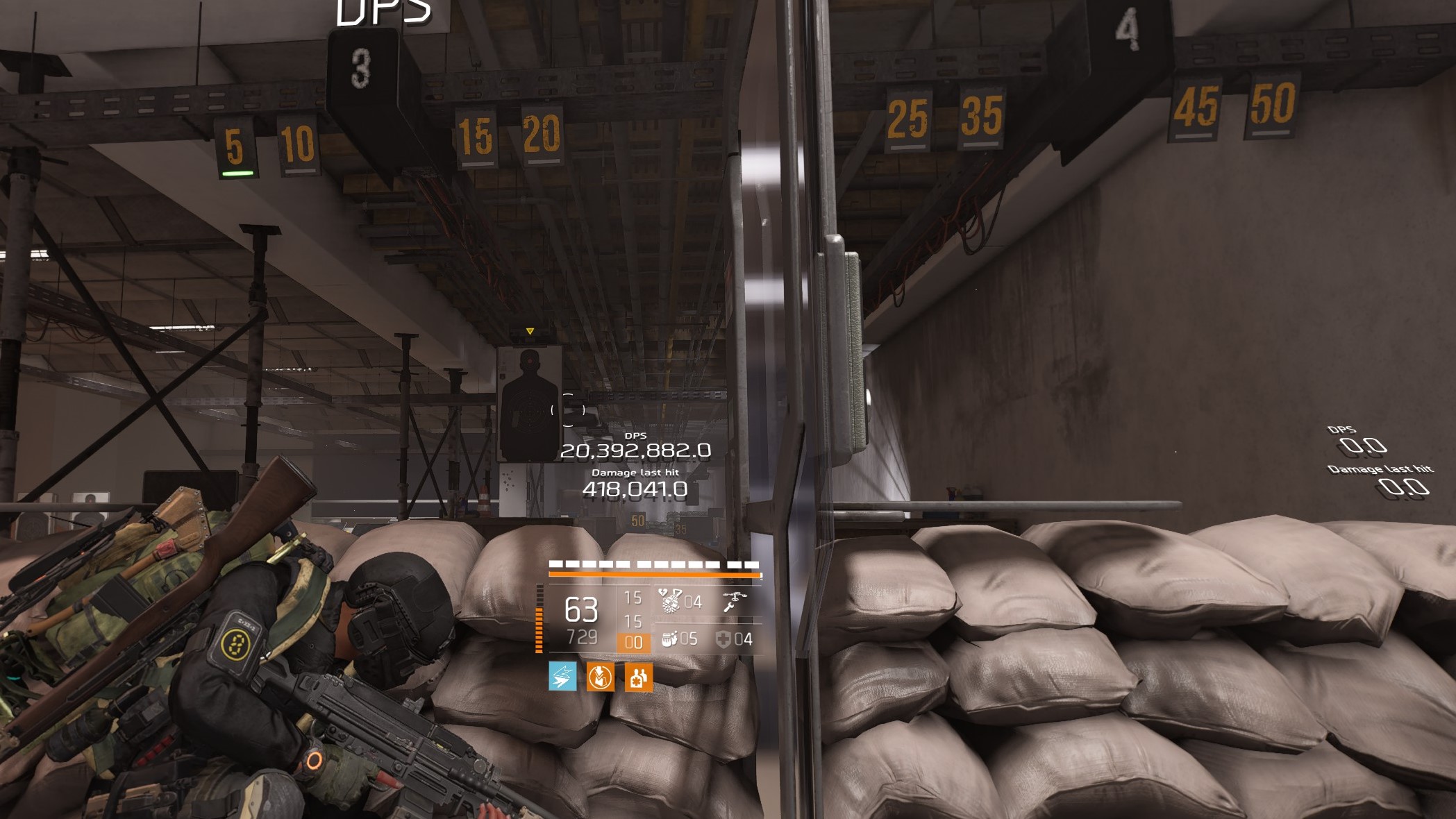The height and width of the screenshot is (819, 1456).
Task: Select the blue skill icon in the HUD
Action: (x=563, y=677)
